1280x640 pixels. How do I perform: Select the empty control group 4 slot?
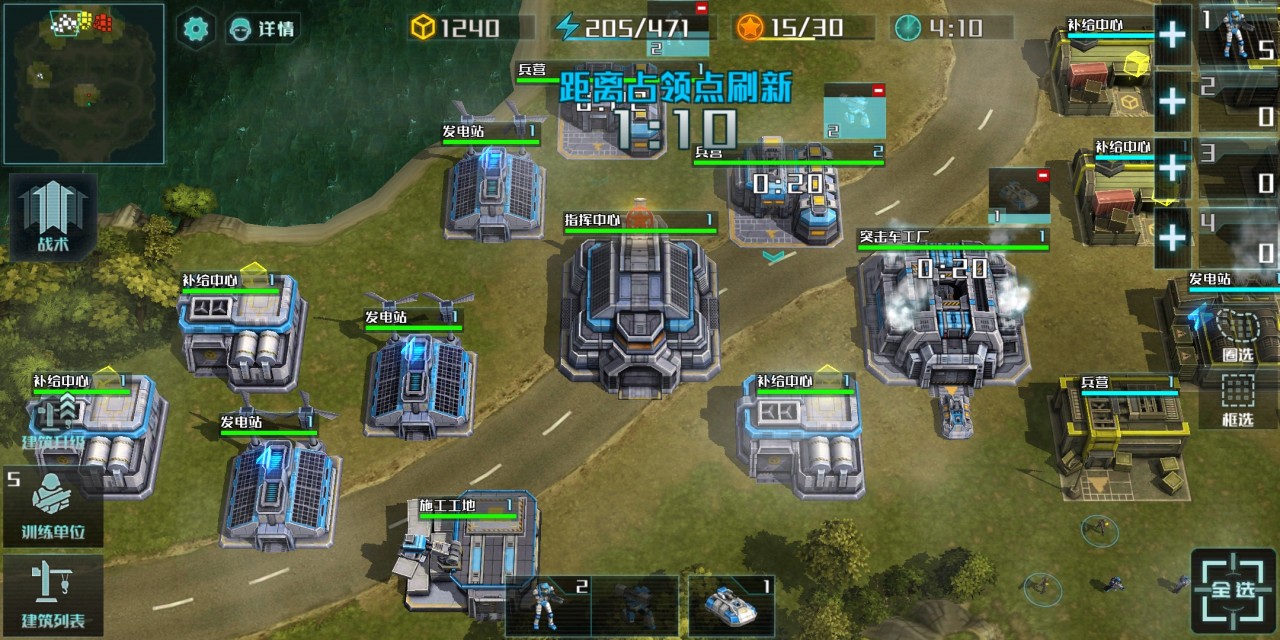(1238, 236)
